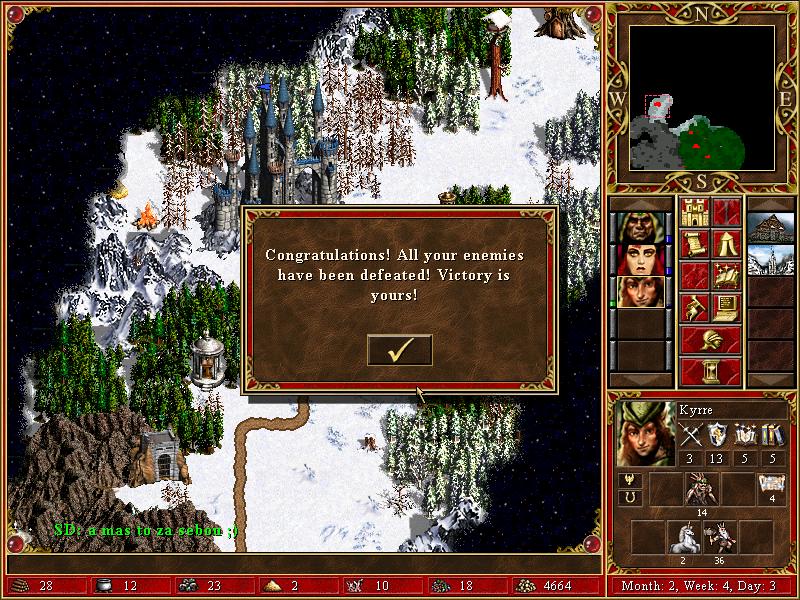End the turn with the hourglass button
This screenshot has width=800, height=600.
[x=710, y=371]
